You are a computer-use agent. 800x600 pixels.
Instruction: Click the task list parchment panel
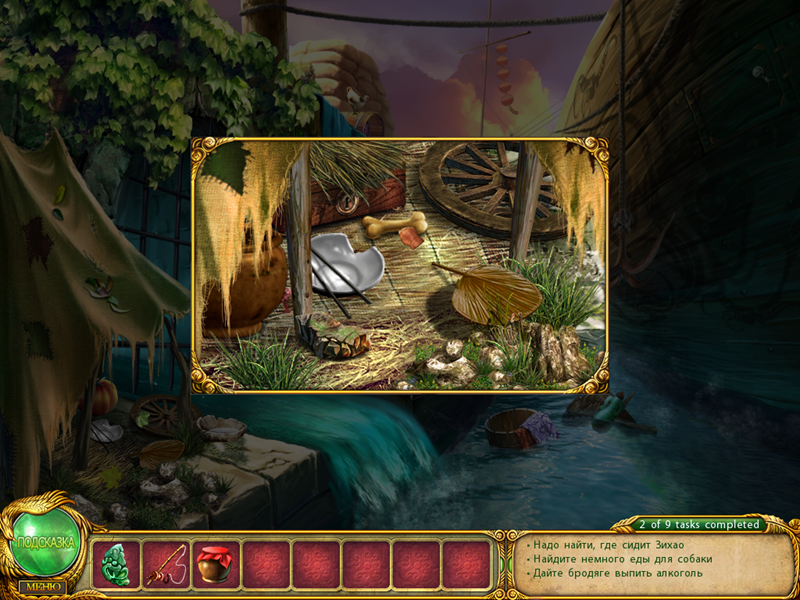click(x=655, y=560)
